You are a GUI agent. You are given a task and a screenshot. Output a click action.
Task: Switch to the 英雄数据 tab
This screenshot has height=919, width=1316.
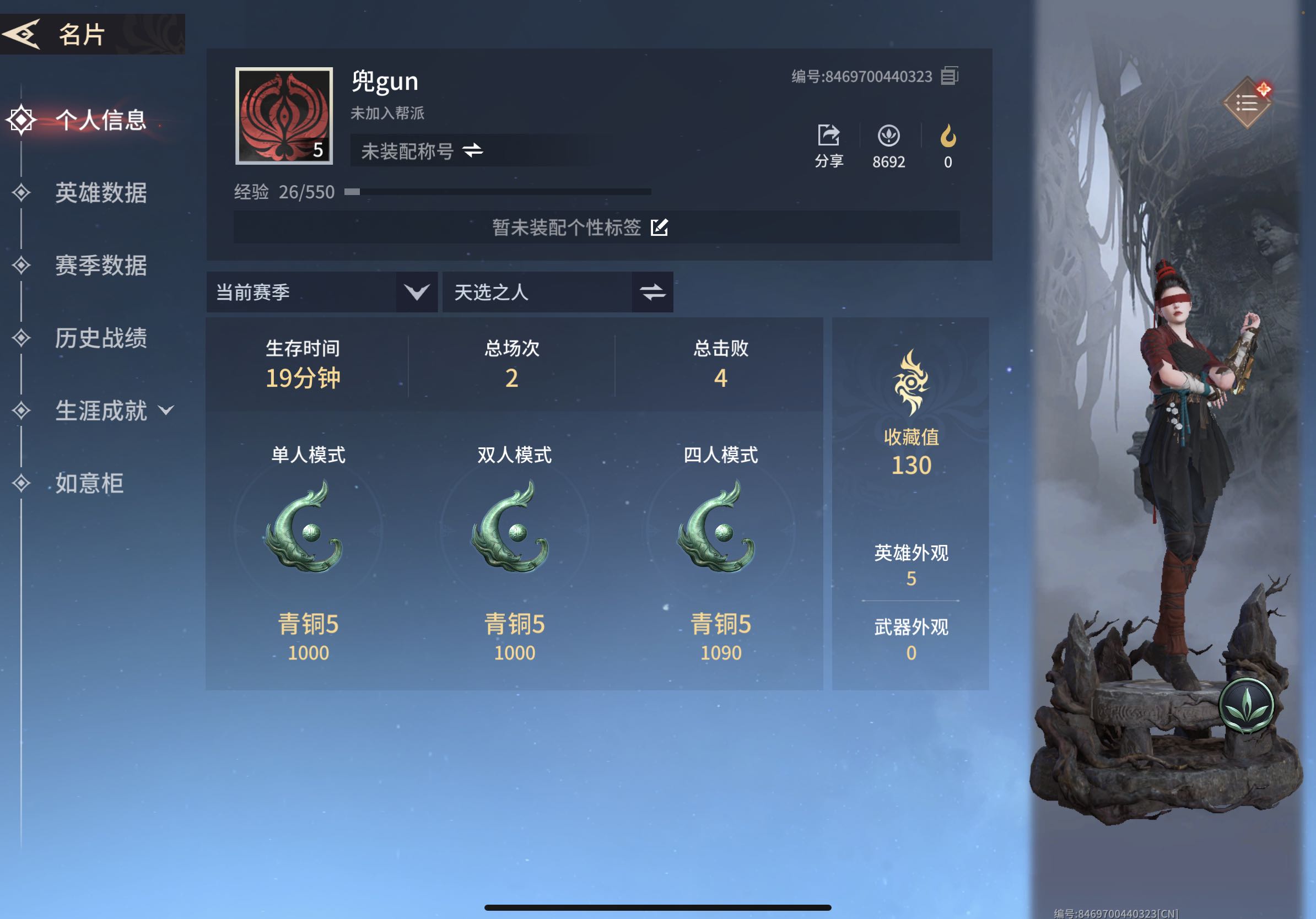(x=100, y=192)
